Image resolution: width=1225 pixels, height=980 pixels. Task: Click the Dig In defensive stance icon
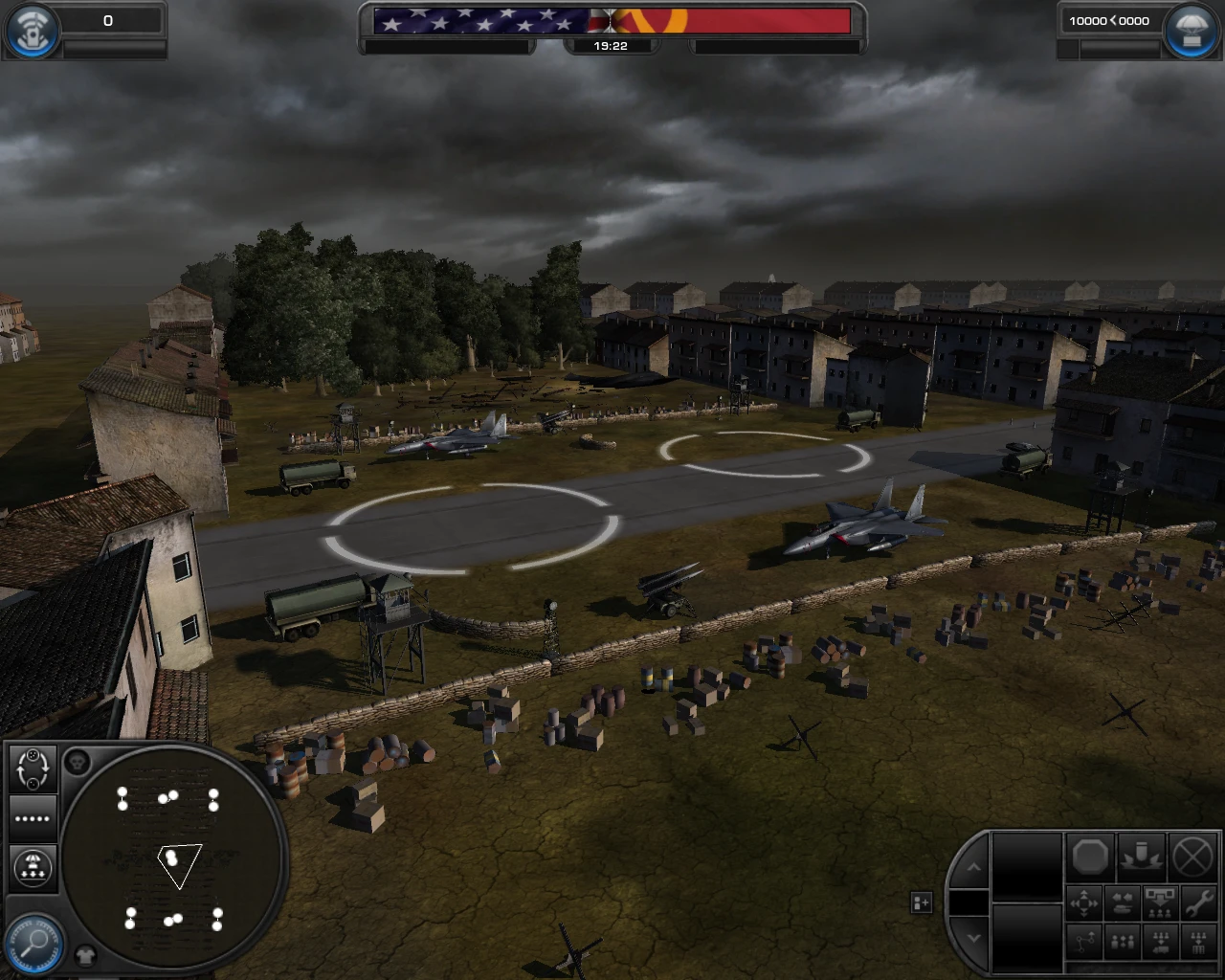click(x=1141, y=857)
